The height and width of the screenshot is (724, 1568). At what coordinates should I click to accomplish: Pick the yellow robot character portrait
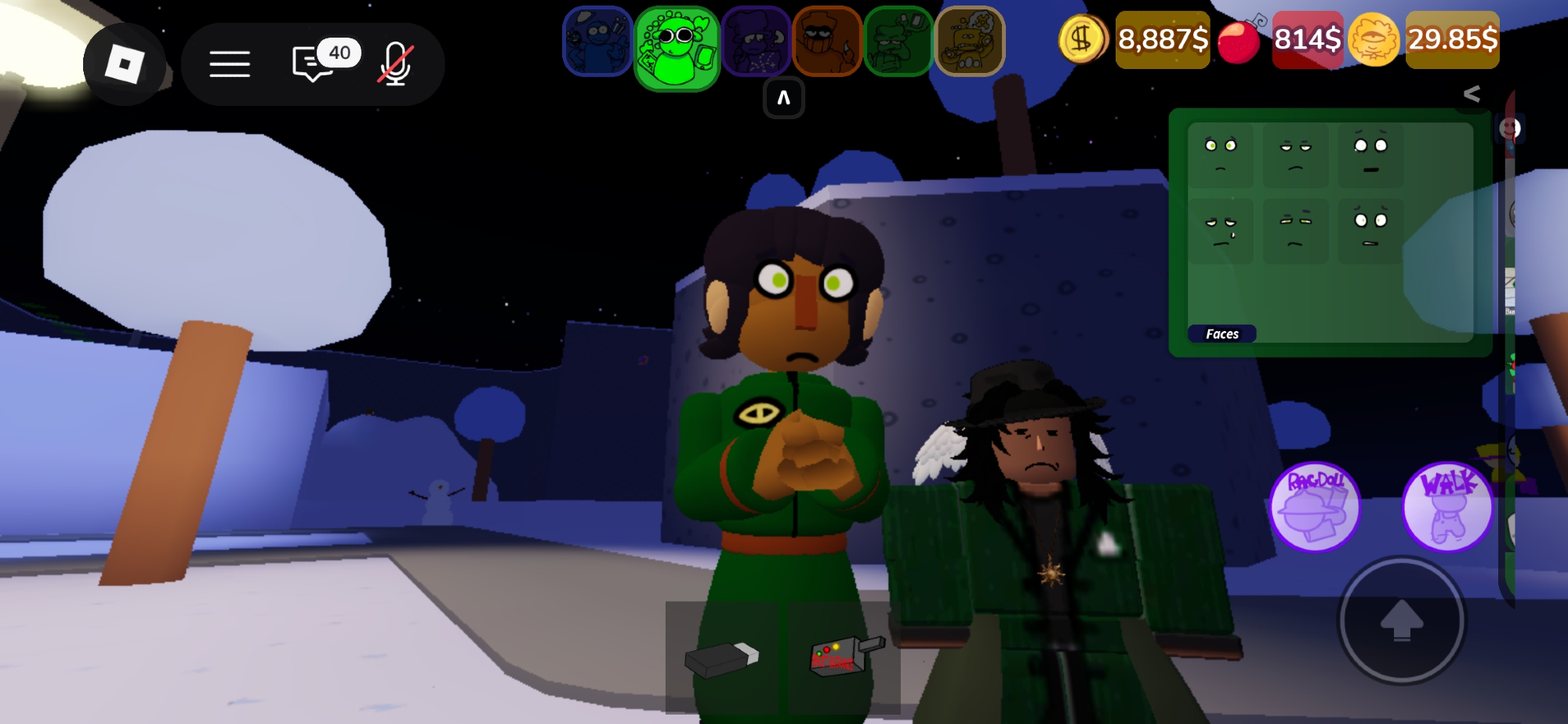tap(970, 41)
